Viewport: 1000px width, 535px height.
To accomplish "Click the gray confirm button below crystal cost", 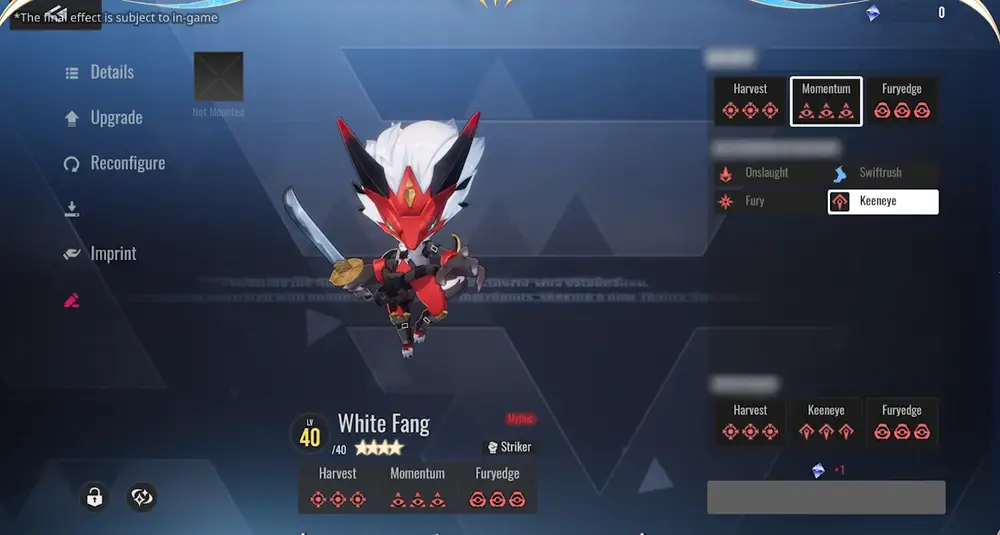I will [x=826, y=497].
